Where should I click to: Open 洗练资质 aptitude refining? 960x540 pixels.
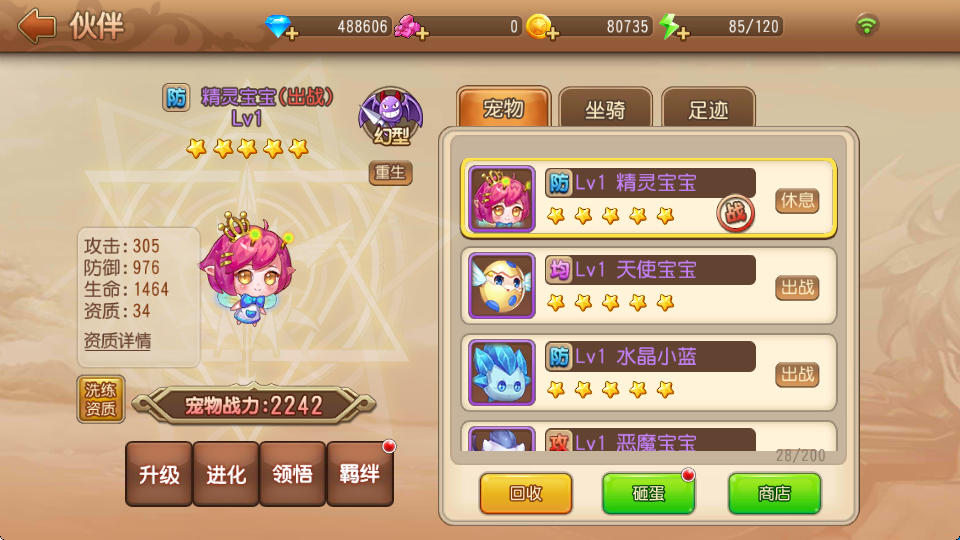(101, 399)
